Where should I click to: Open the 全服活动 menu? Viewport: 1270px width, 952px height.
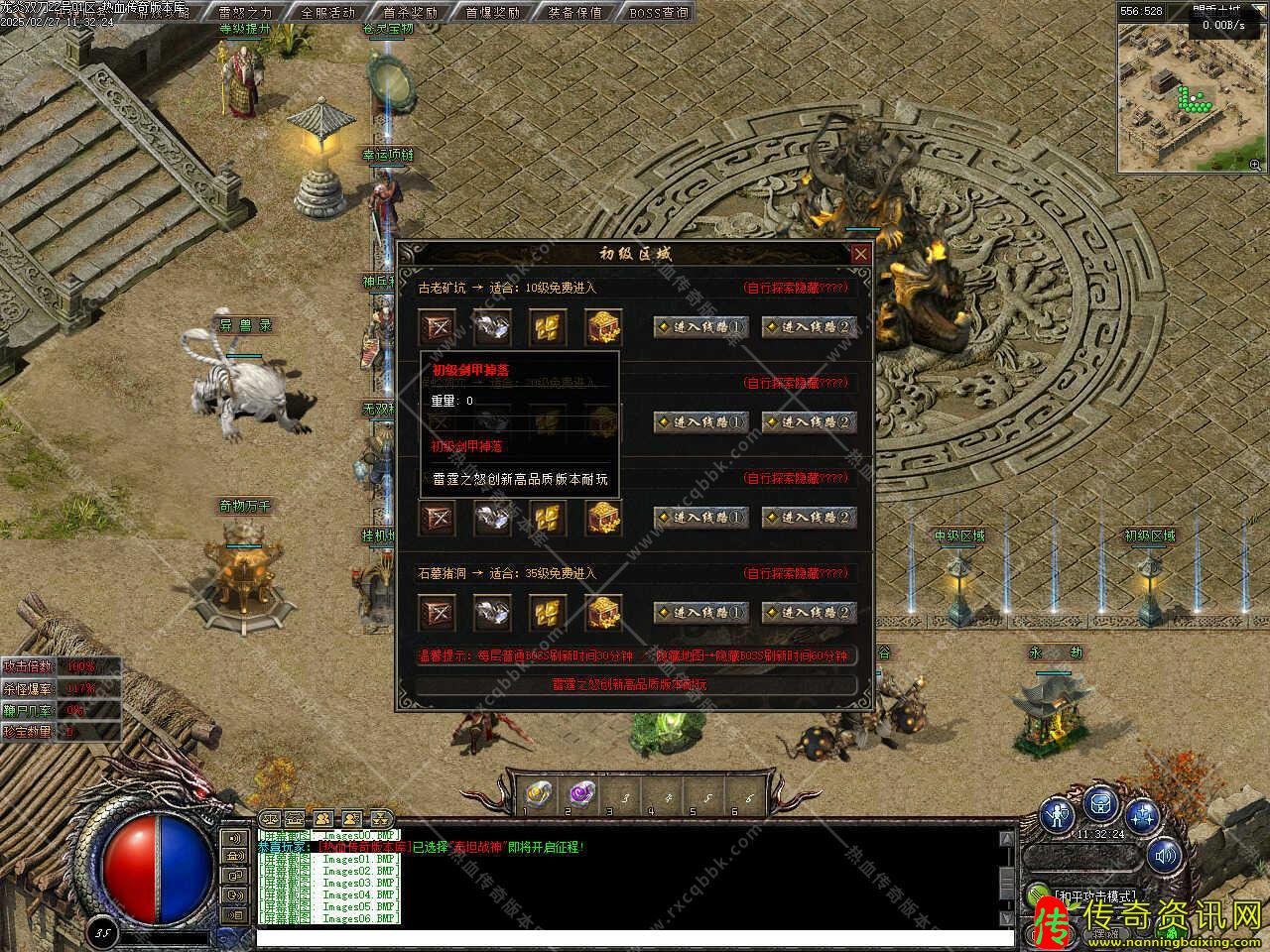point(327,13)
